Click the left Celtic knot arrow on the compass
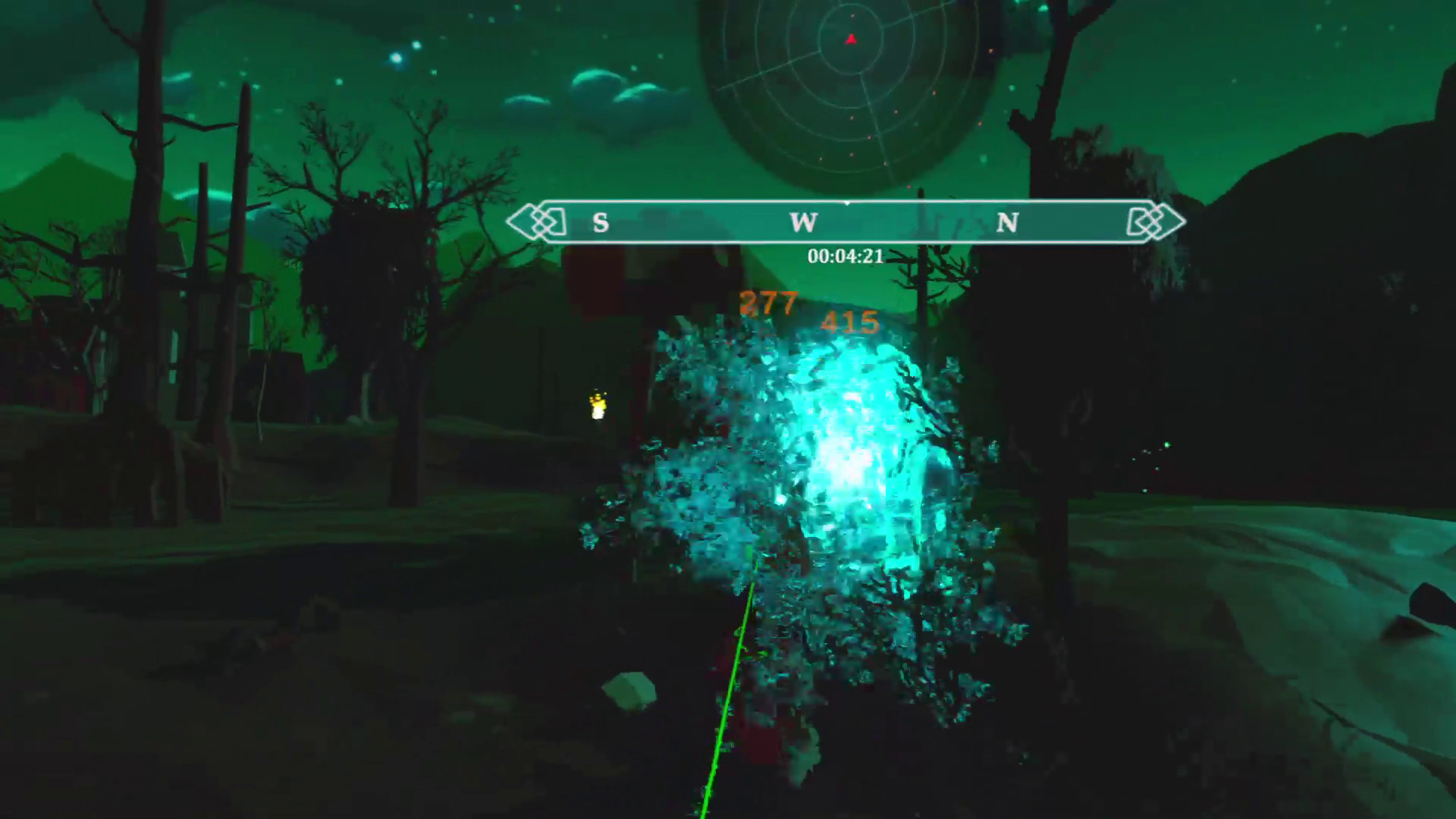 pos(541,222)
